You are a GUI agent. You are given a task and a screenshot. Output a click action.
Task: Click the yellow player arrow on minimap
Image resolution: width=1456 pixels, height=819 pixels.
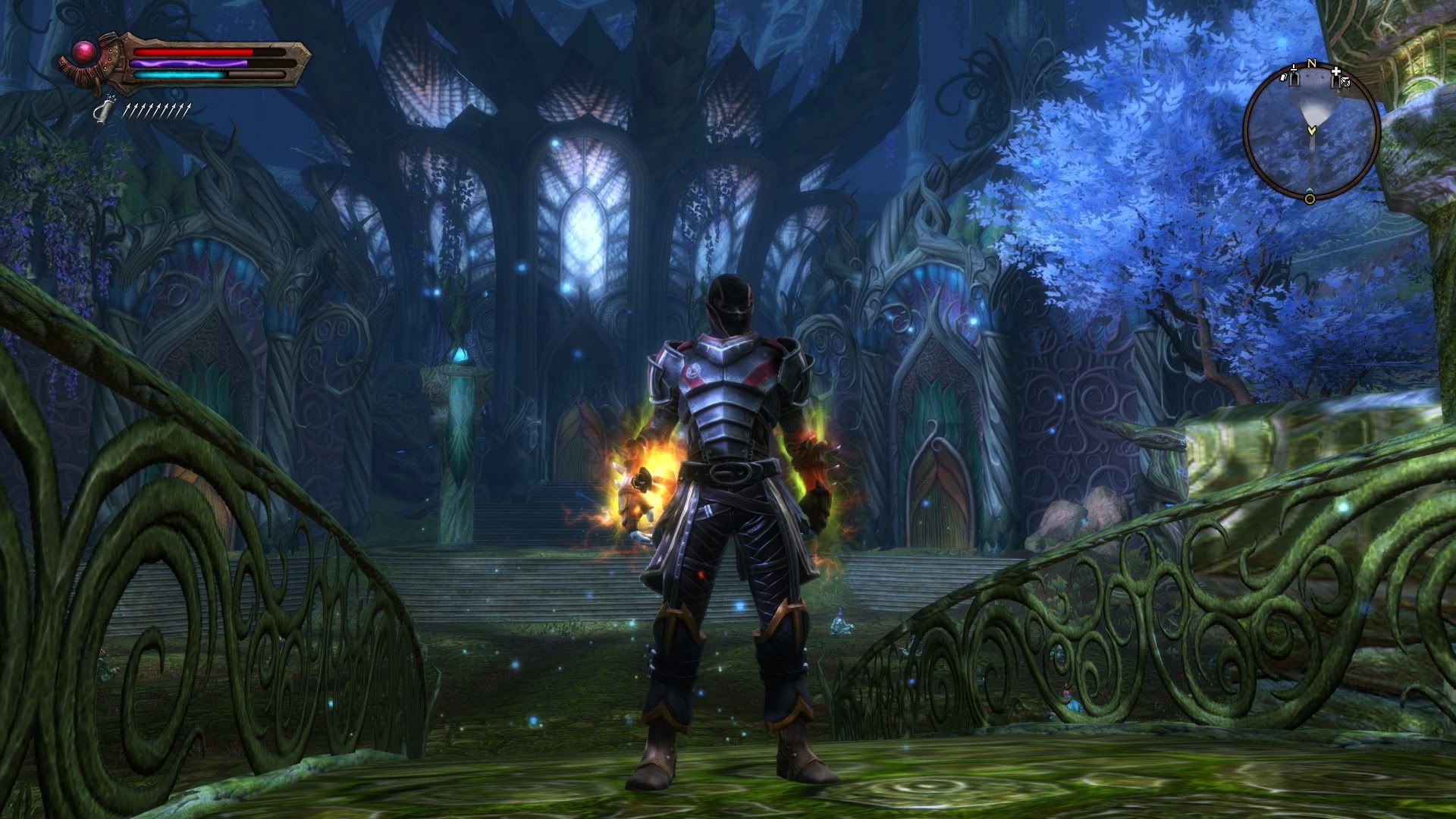pyautogui.click(x=1310, y=130)
